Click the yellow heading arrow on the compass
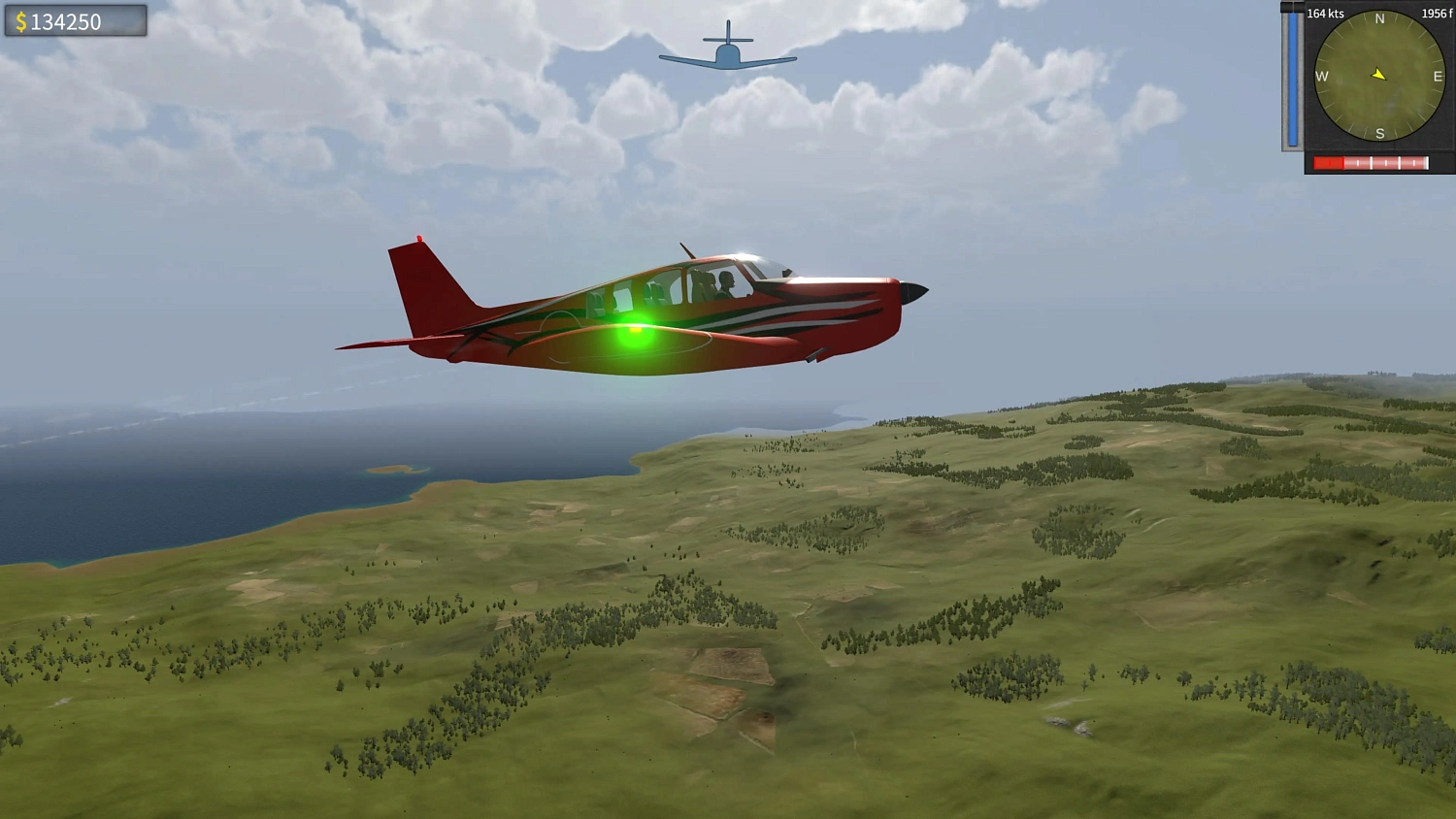This screenshot has width=1456, height=819. point(1378,73)
